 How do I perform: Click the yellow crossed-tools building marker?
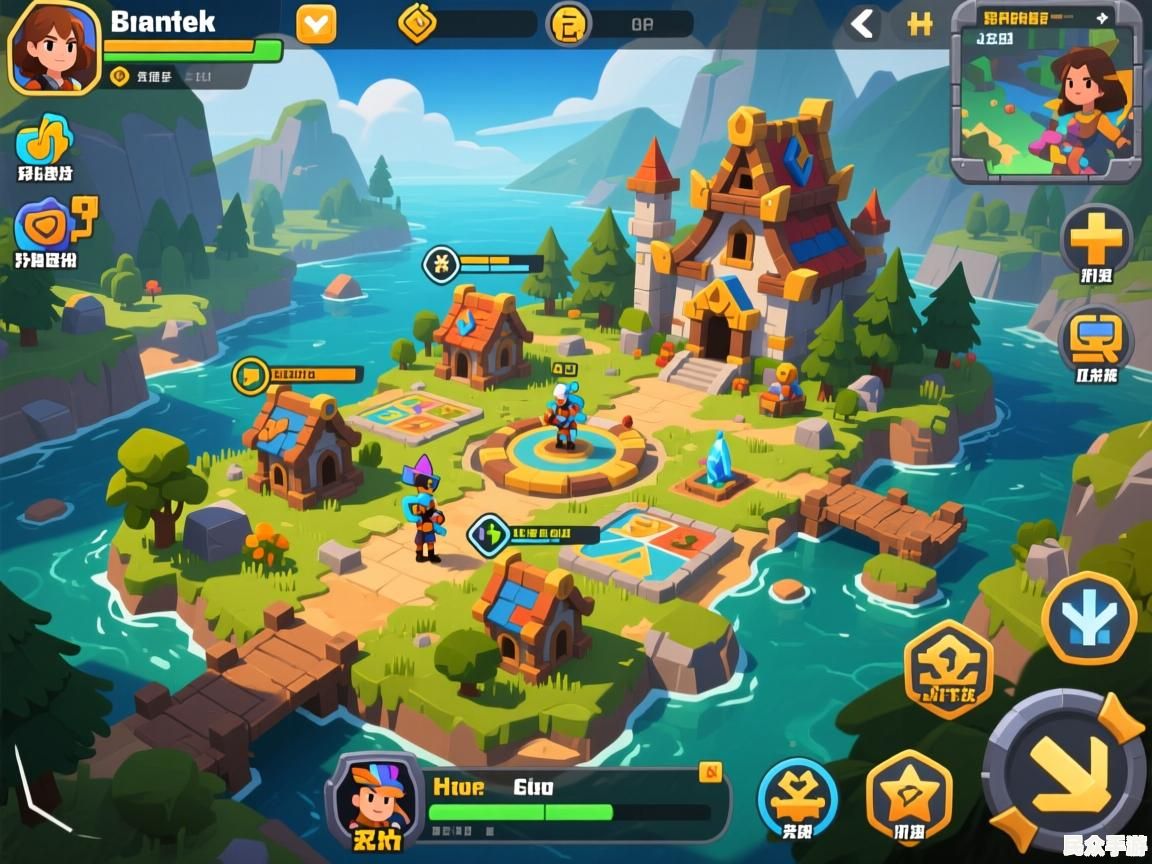coord(441,264)
